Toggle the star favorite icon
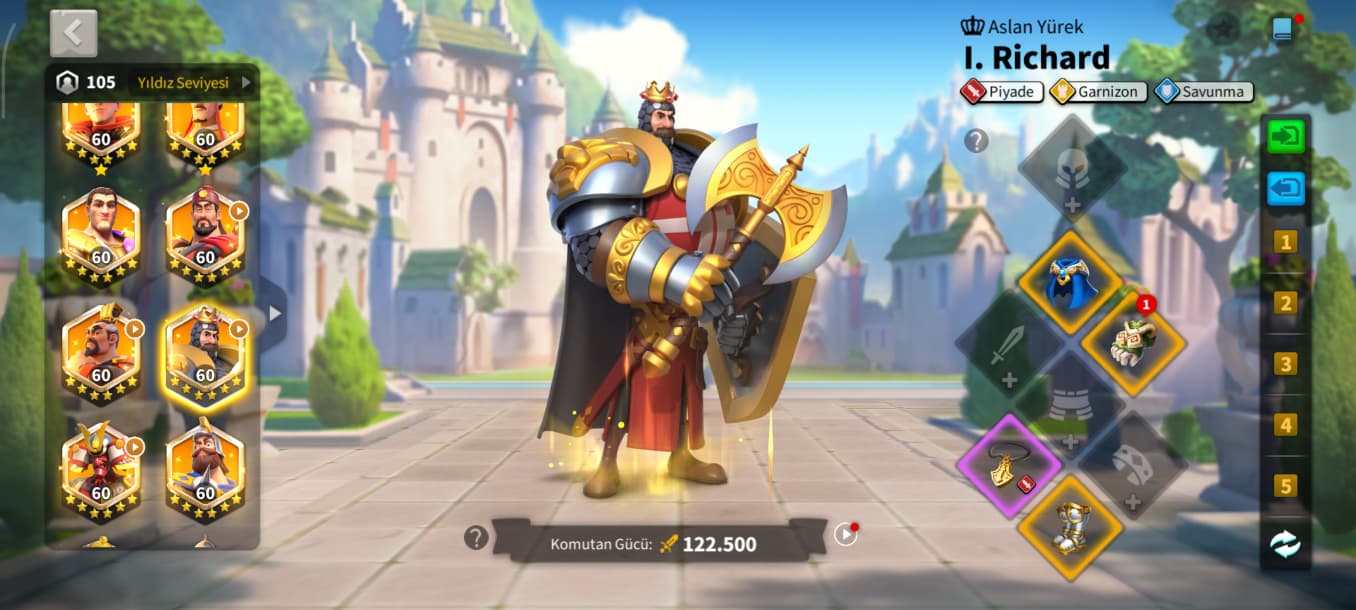This screenshot has width=1356, height=610. pyautogui.click(x=1221, y=29)
